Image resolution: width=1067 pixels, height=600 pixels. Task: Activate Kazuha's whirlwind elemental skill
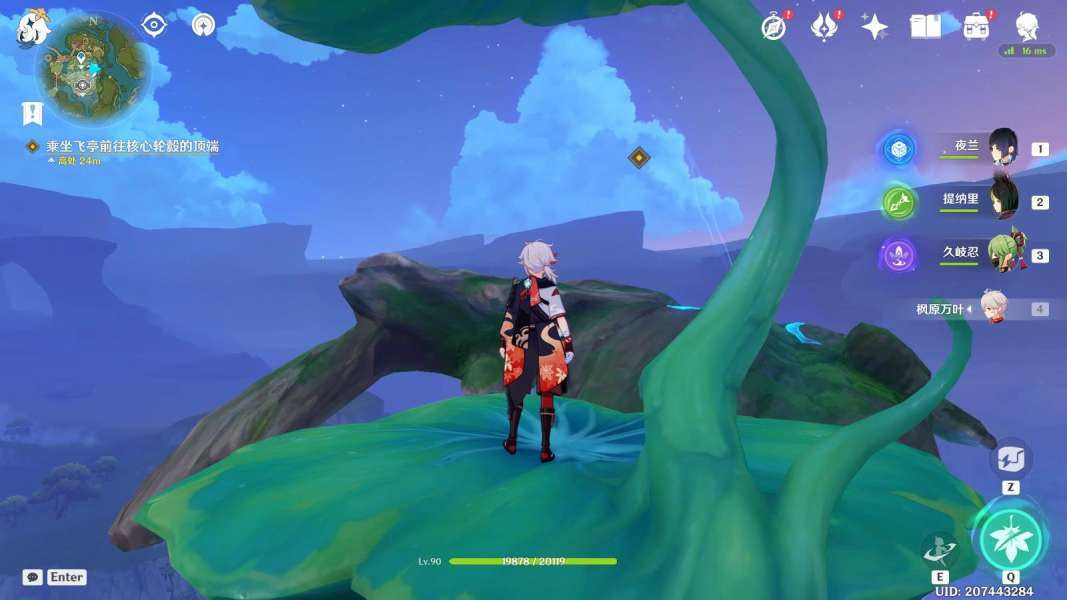pyautogui.click(x=940, y=551)
